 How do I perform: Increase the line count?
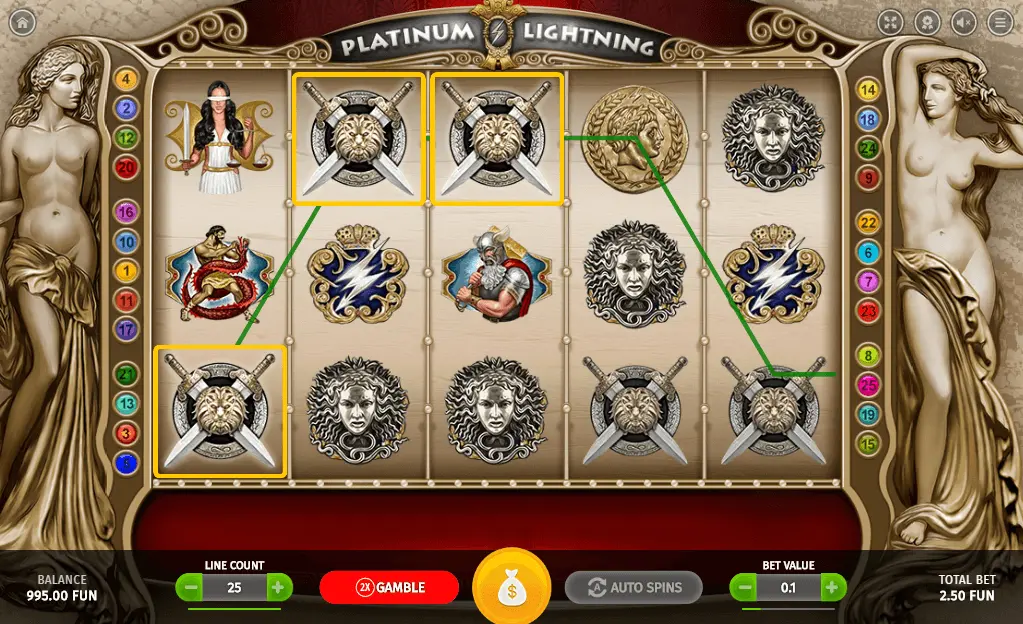coord(279,587)
